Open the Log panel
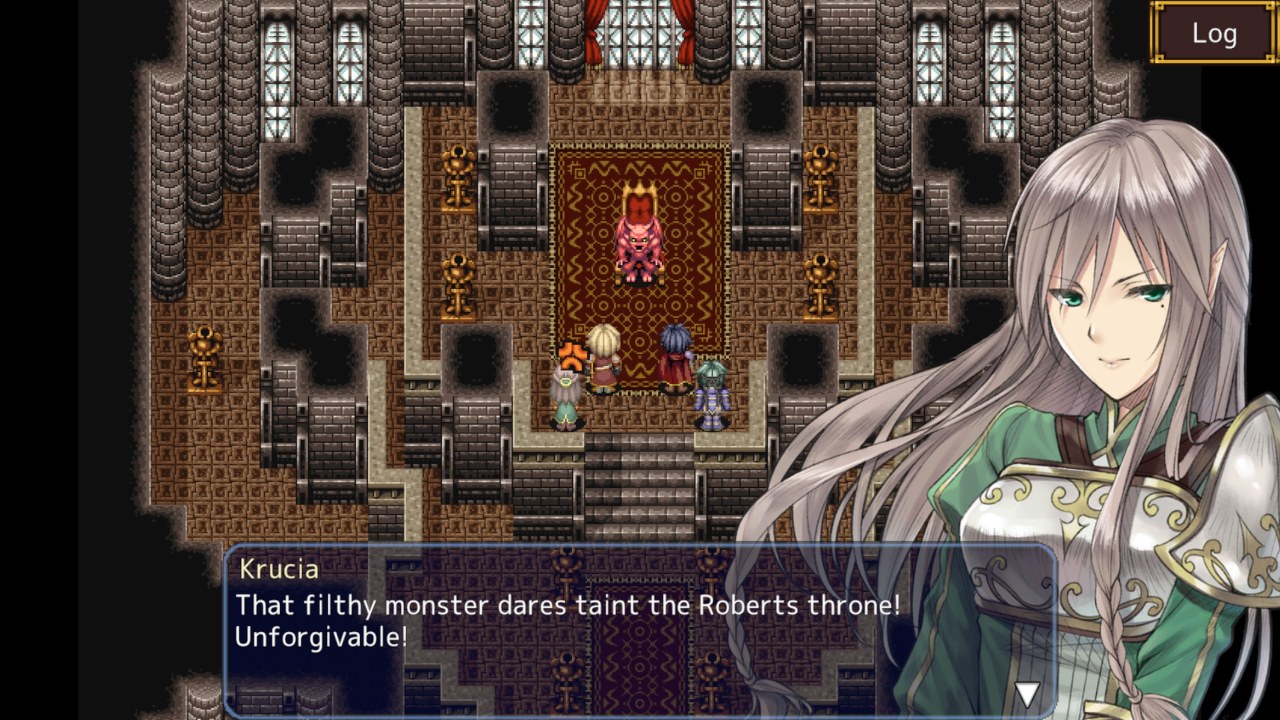This screenshot has width=1280, height=720. 1213,33
